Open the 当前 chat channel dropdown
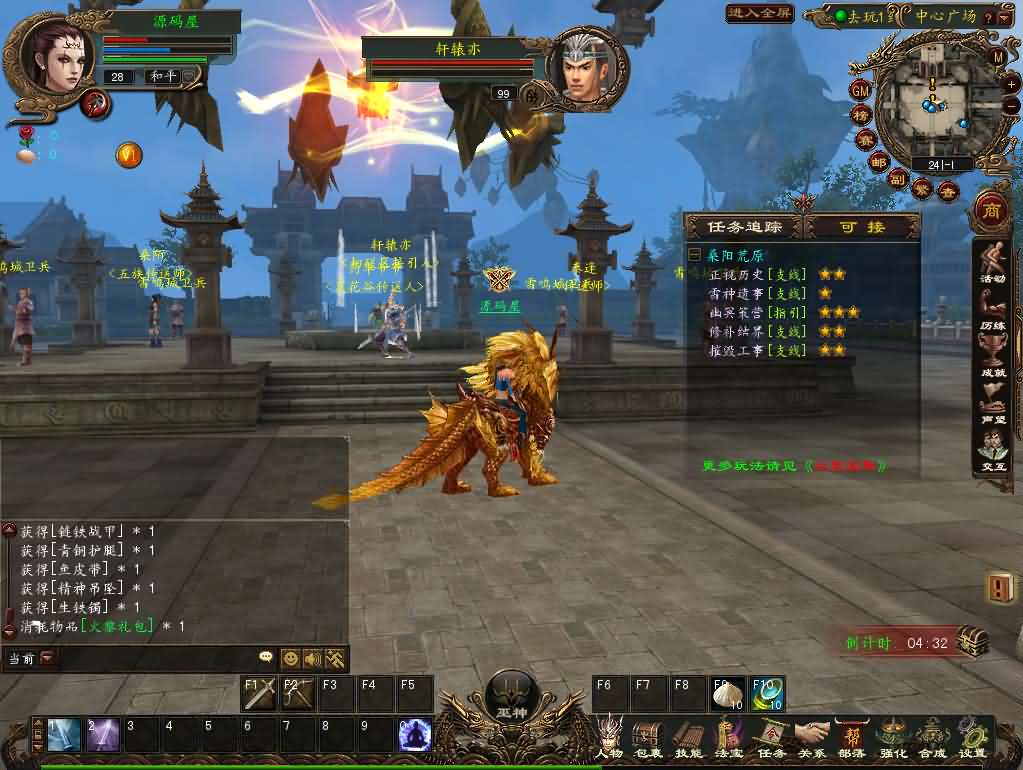Viewport: 1023px width, 770px height. (x=47, y=658)
